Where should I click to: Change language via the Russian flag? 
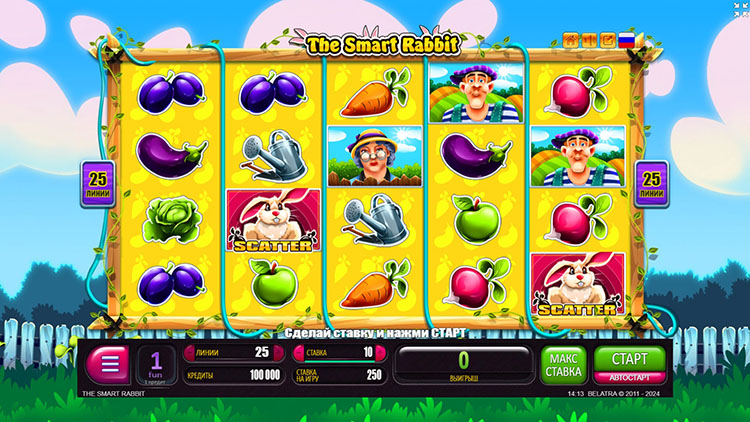627,40
